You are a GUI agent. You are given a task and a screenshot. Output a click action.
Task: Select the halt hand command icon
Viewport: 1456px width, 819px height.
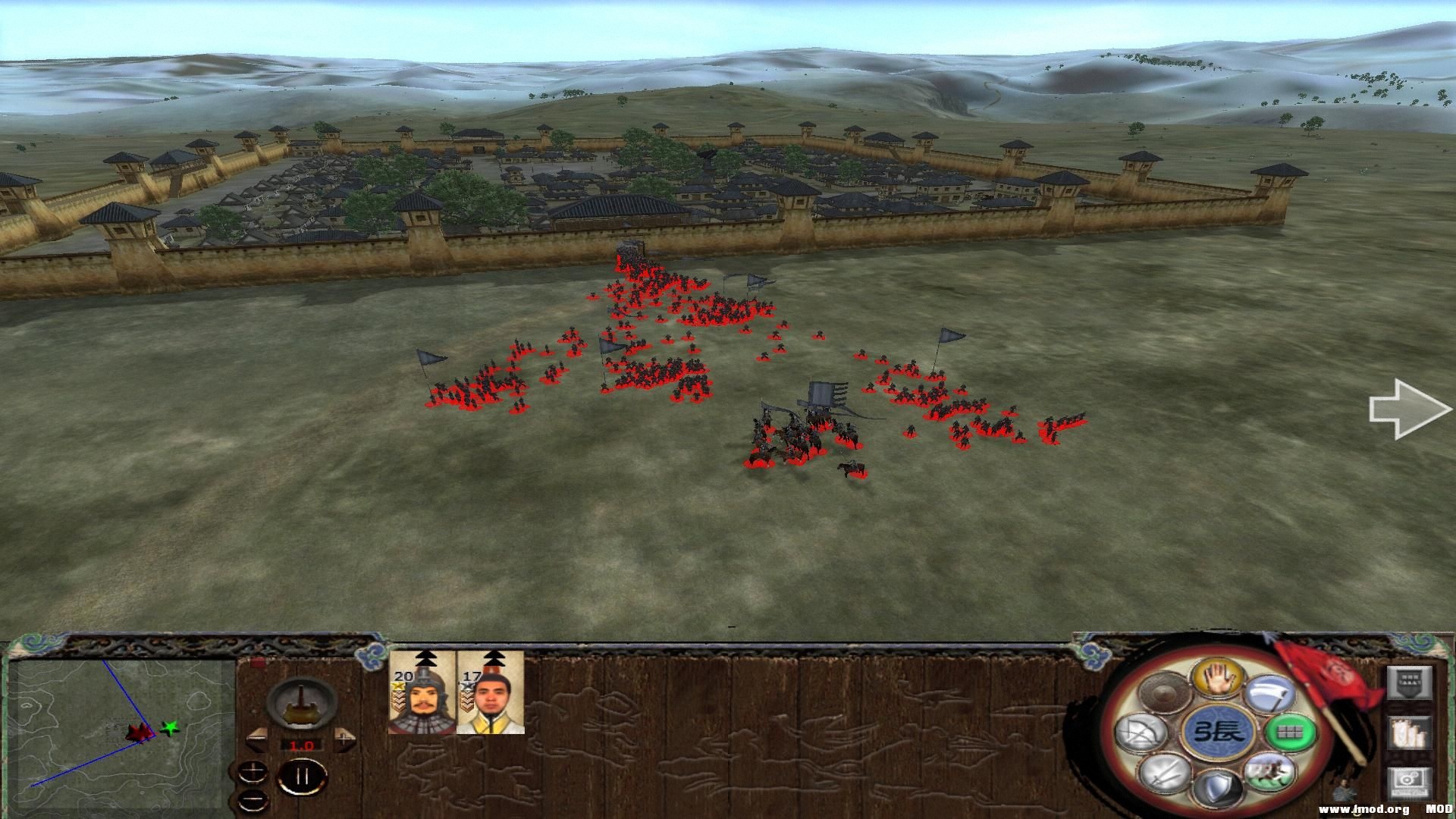1220,677
